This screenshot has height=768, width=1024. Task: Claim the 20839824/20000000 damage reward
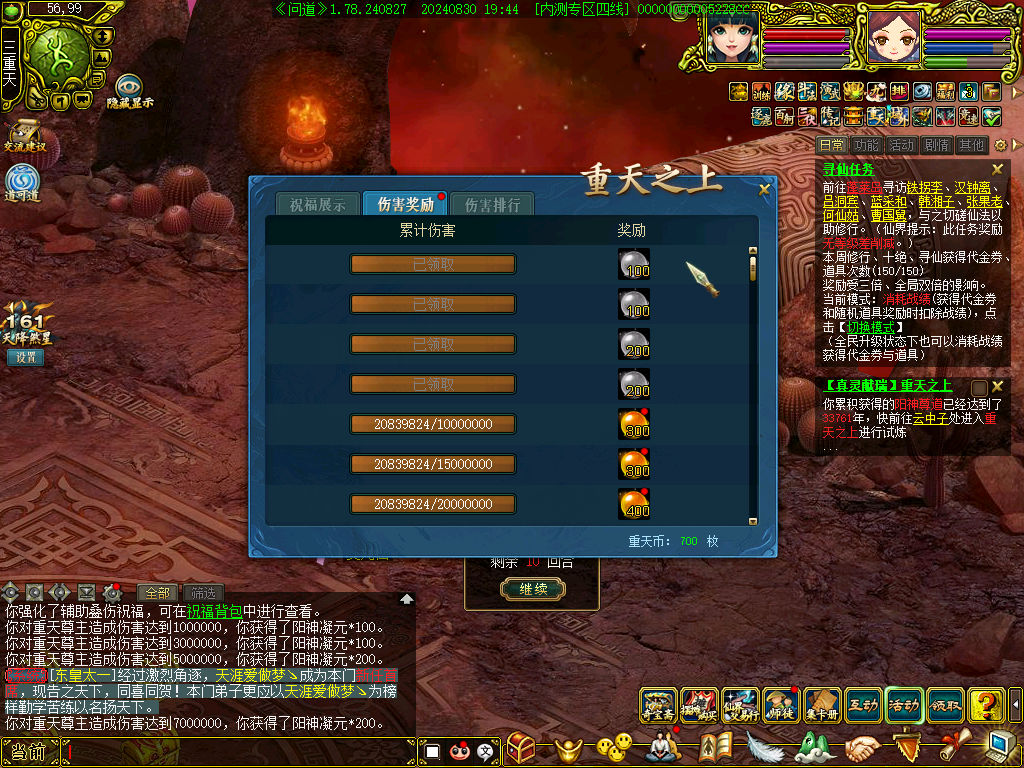[x=433, y=504]
